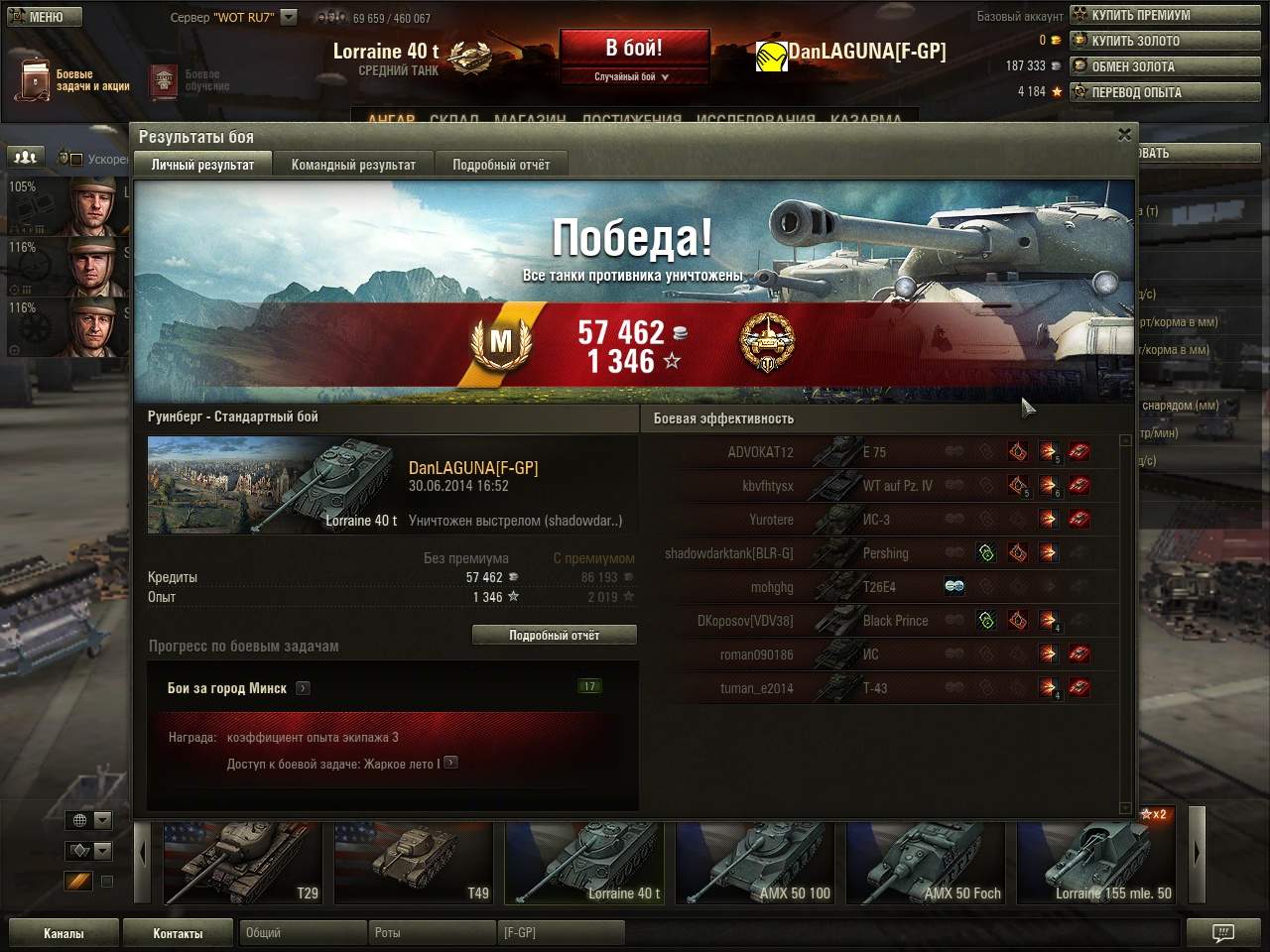Open the Контакты list
Viewport: 1270px width, 952px height.
pos(178,933)
